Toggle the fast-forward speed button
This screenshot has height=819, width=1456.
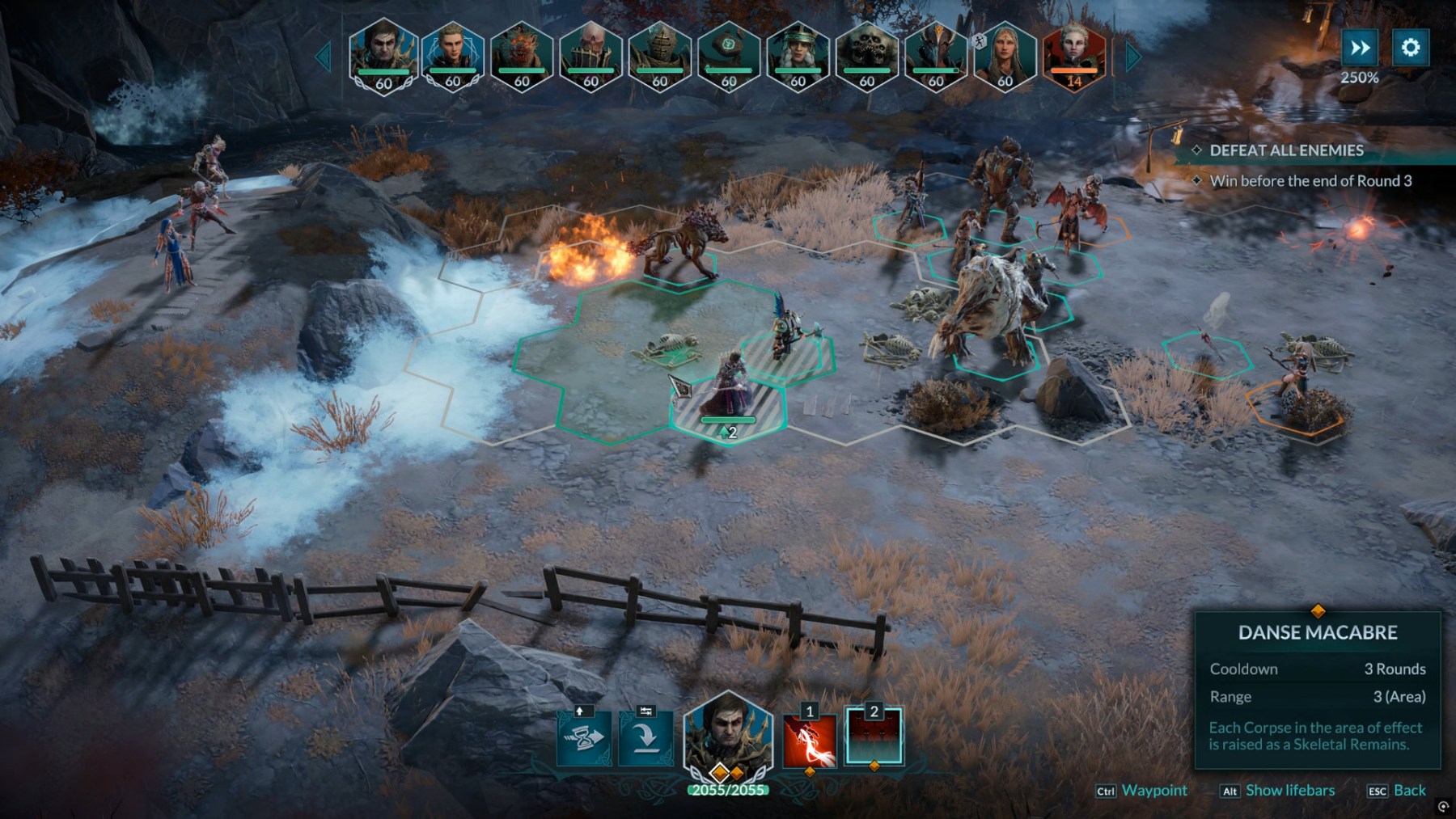[x=1360, y=48]
